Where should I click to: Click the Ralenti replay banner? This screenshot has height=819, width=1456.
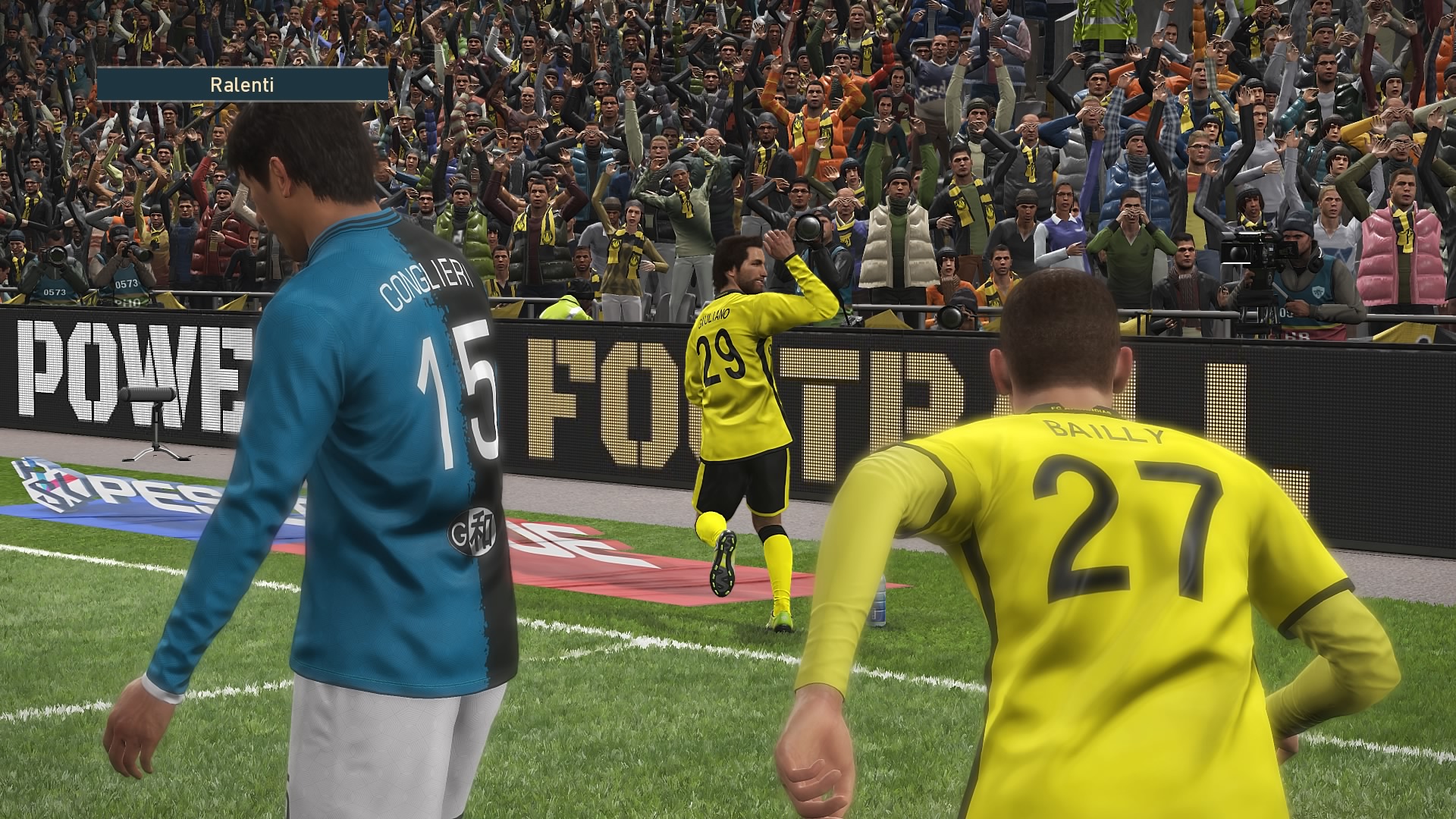click(x=242, y=84)
